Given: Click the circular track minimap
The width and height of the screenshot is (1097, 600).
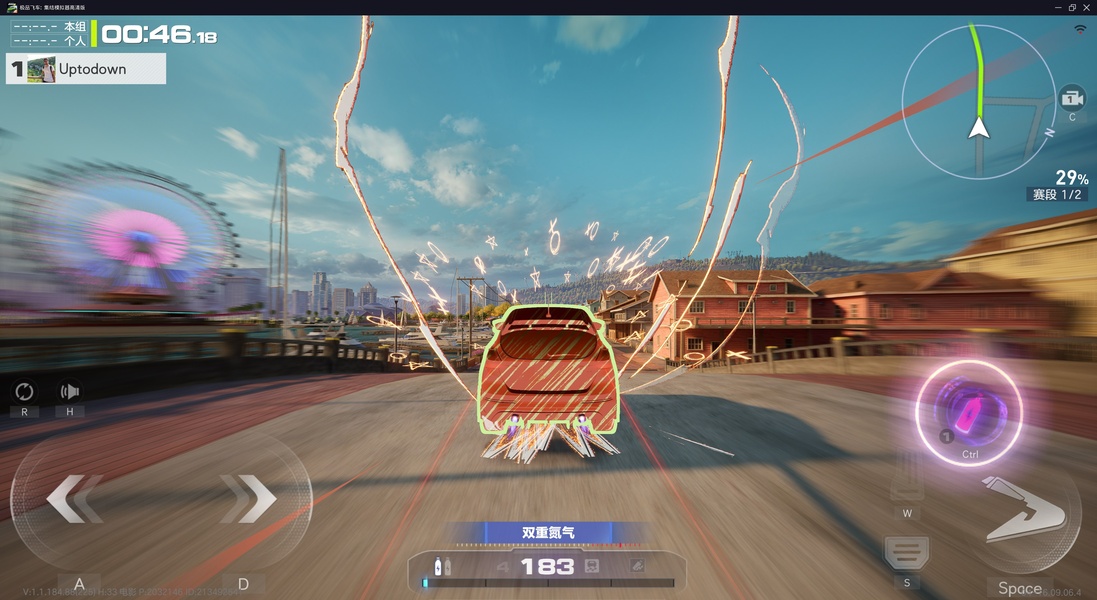Looking at the screenshot, I should pos(978,102).
